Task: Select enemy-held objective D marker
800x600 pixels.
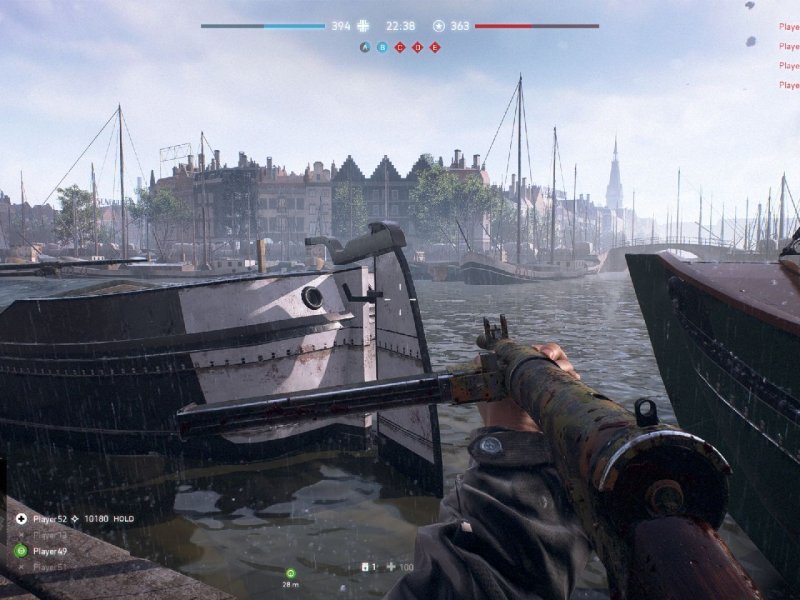Action: (417, 47)
